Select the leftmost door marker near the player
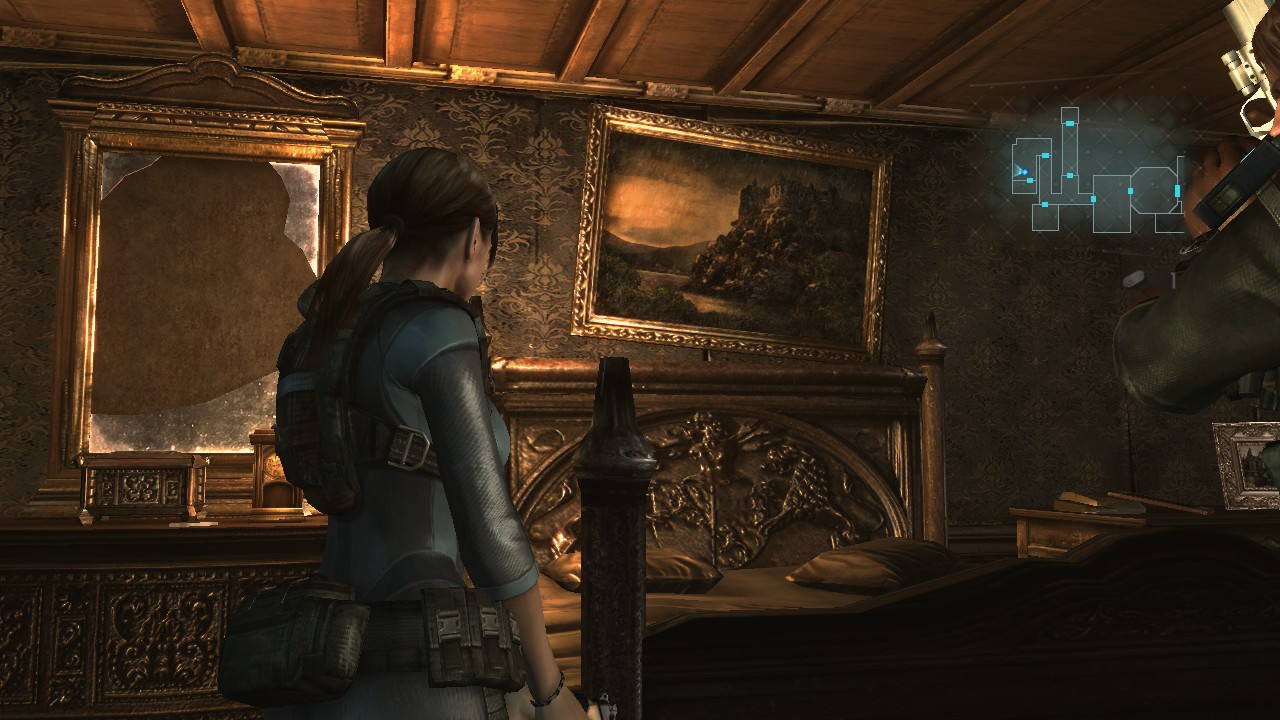1280x720 pixels. (x=1030, y=180)
